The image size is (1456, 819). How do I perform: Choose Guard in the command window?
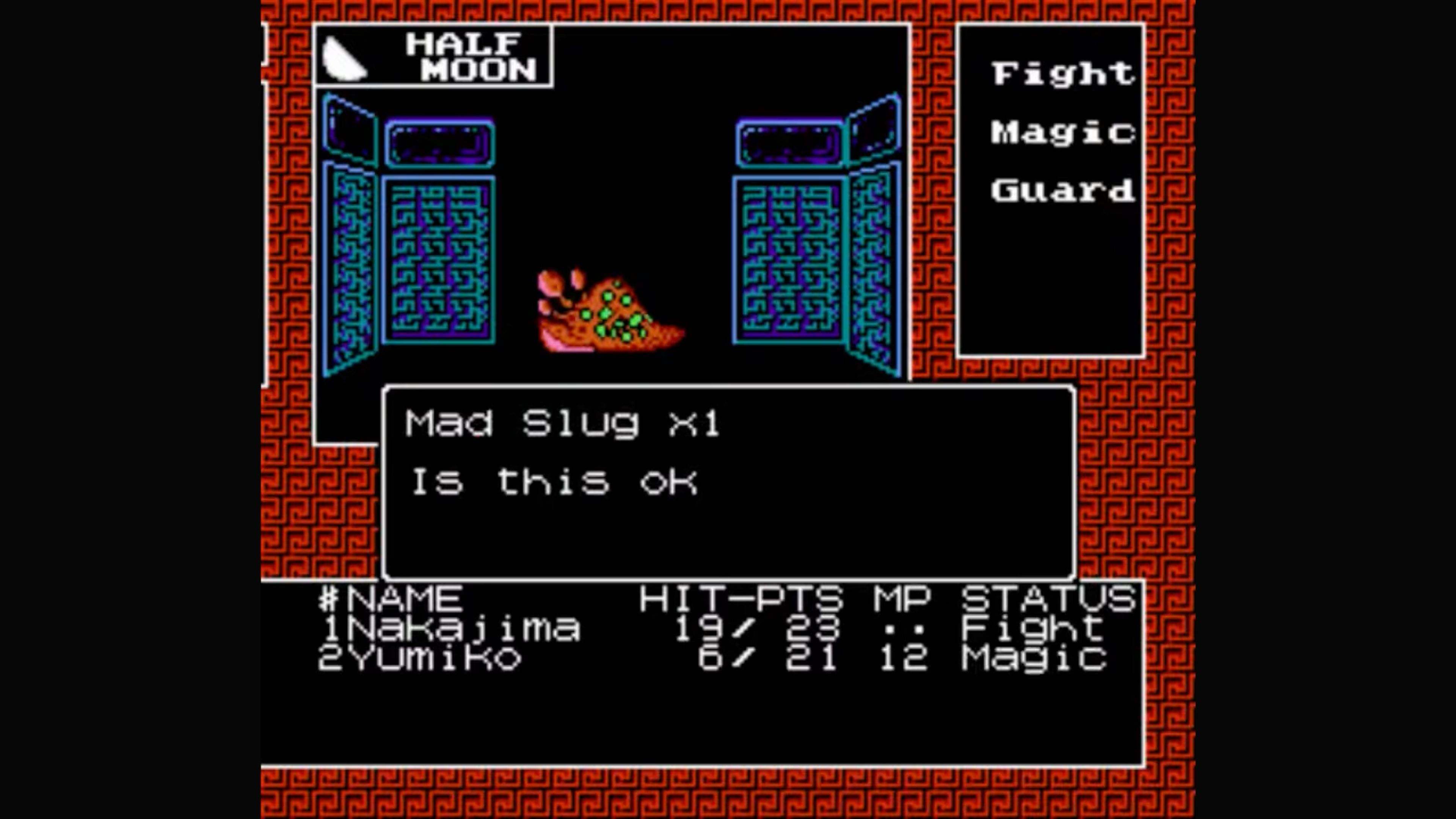[1062, 191]
